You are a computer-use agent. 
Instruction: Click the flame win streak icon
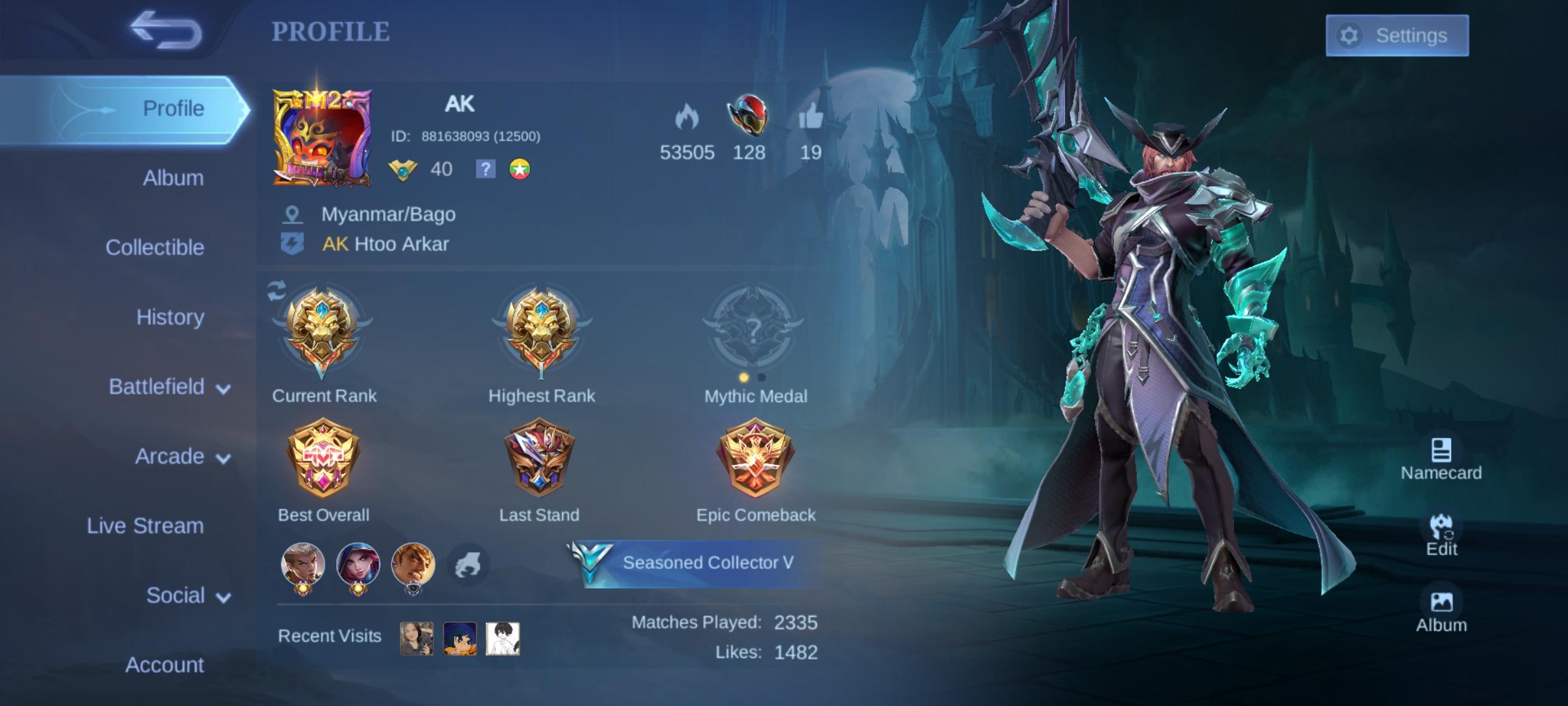click(x=688, y=116)
